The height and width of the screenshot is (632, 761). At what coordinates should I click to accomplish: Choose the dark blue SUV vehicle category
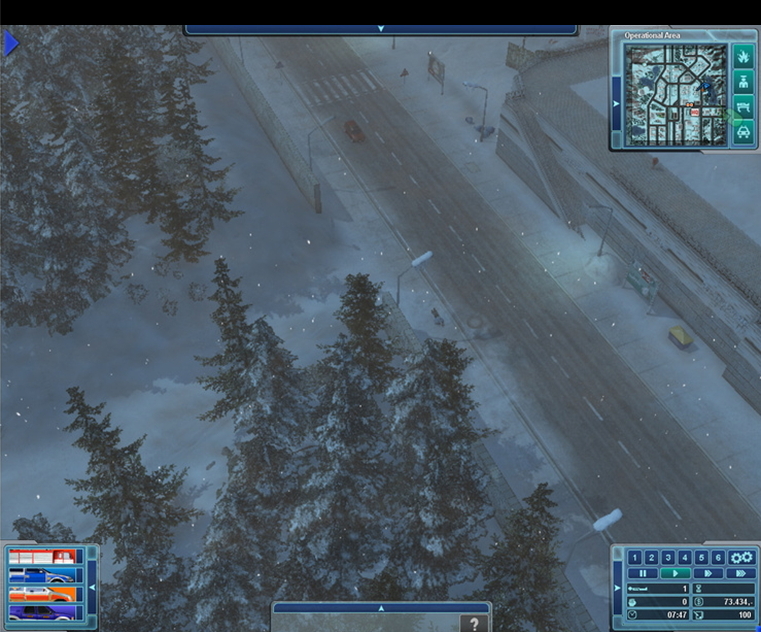pos(42,611)
